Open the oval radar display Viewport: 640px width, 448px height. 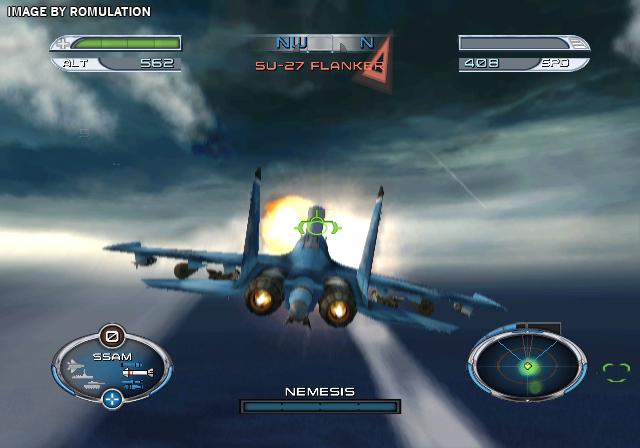click(527, 366)
